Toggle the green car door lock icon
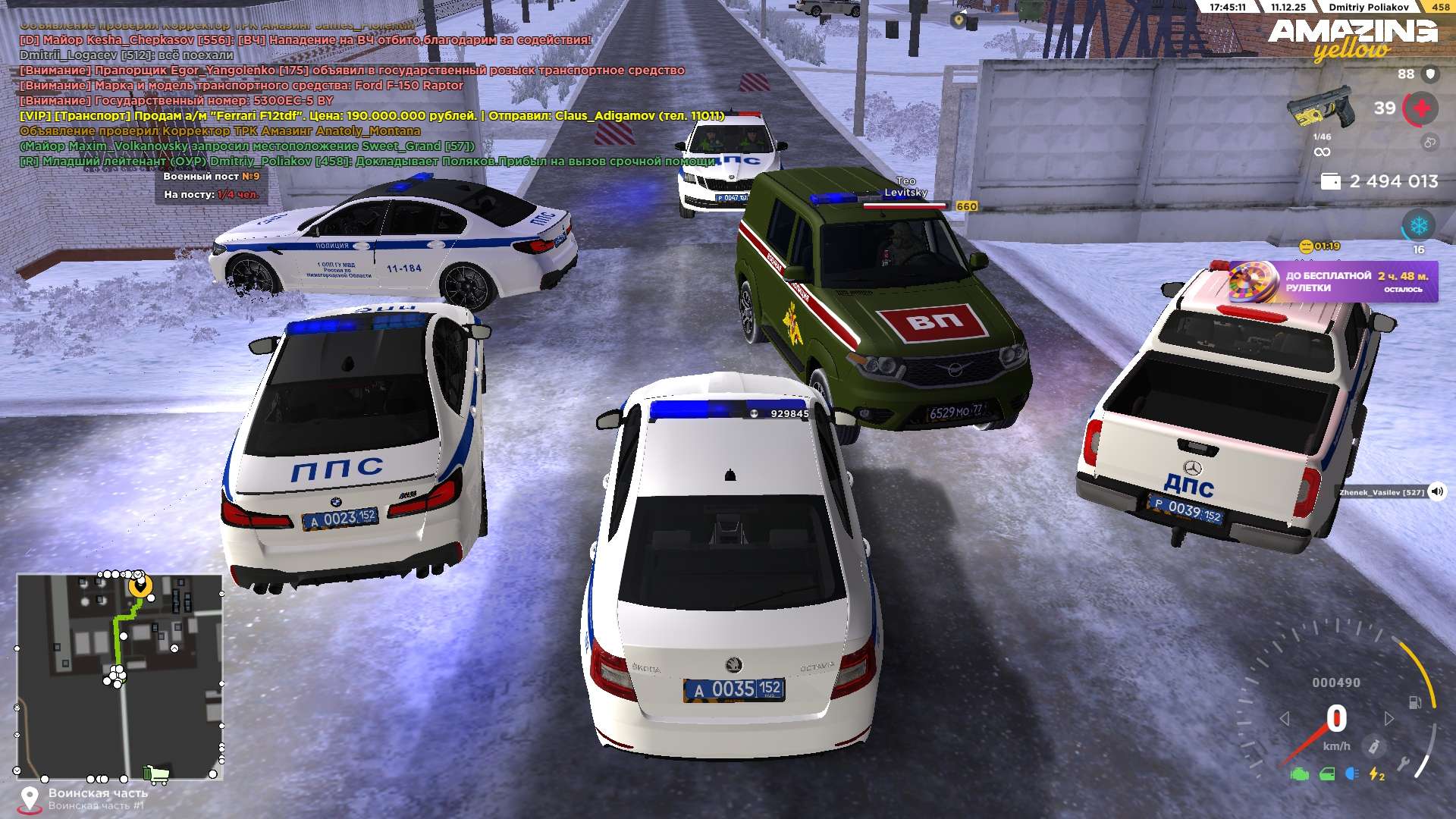The image size is (1456, 819). pyautogui.click(x=1327, y=774)
